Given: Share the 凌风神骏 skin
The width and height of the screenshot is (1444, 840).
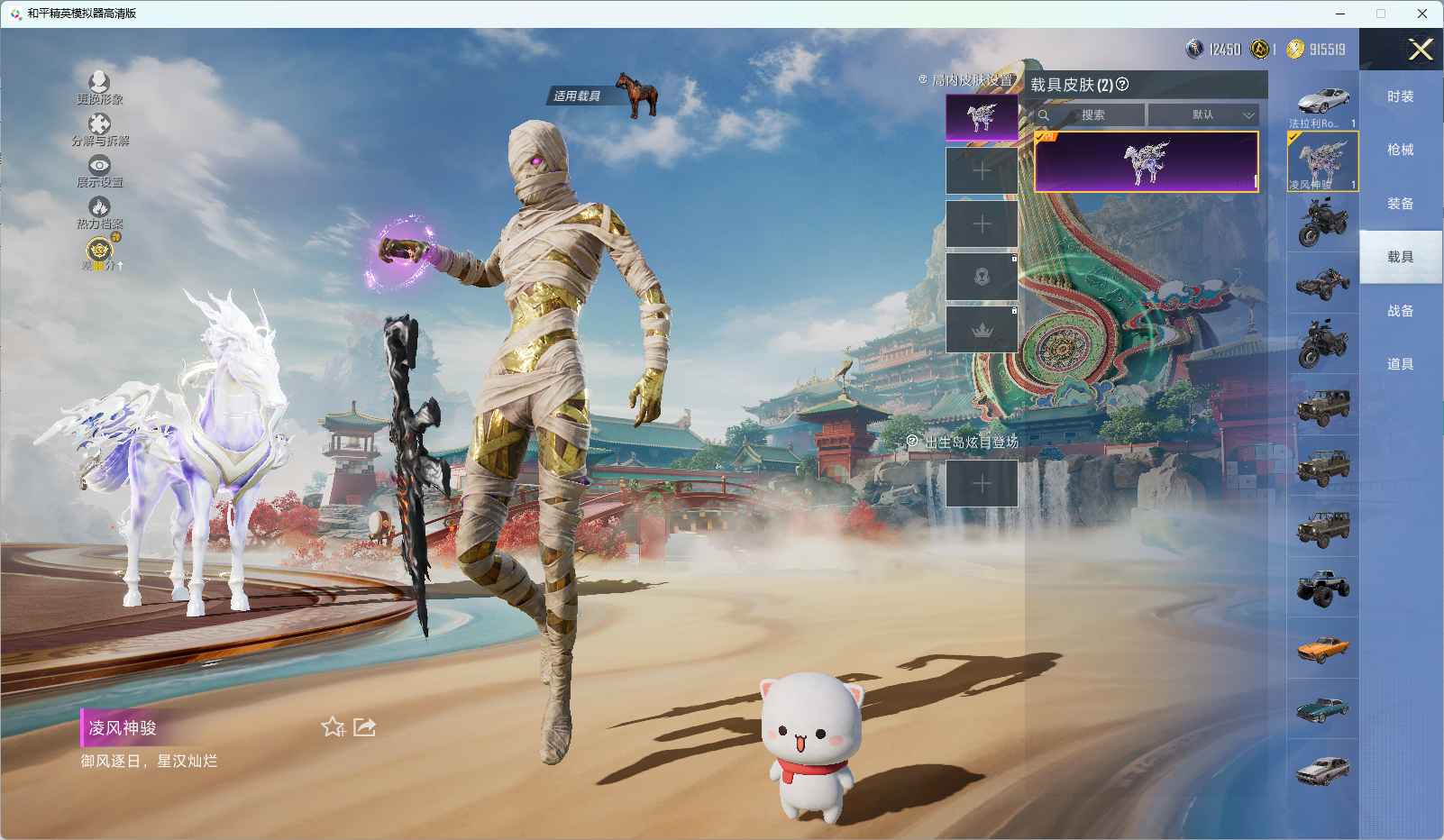Looking at the screenshot, I should pos(365,726).
